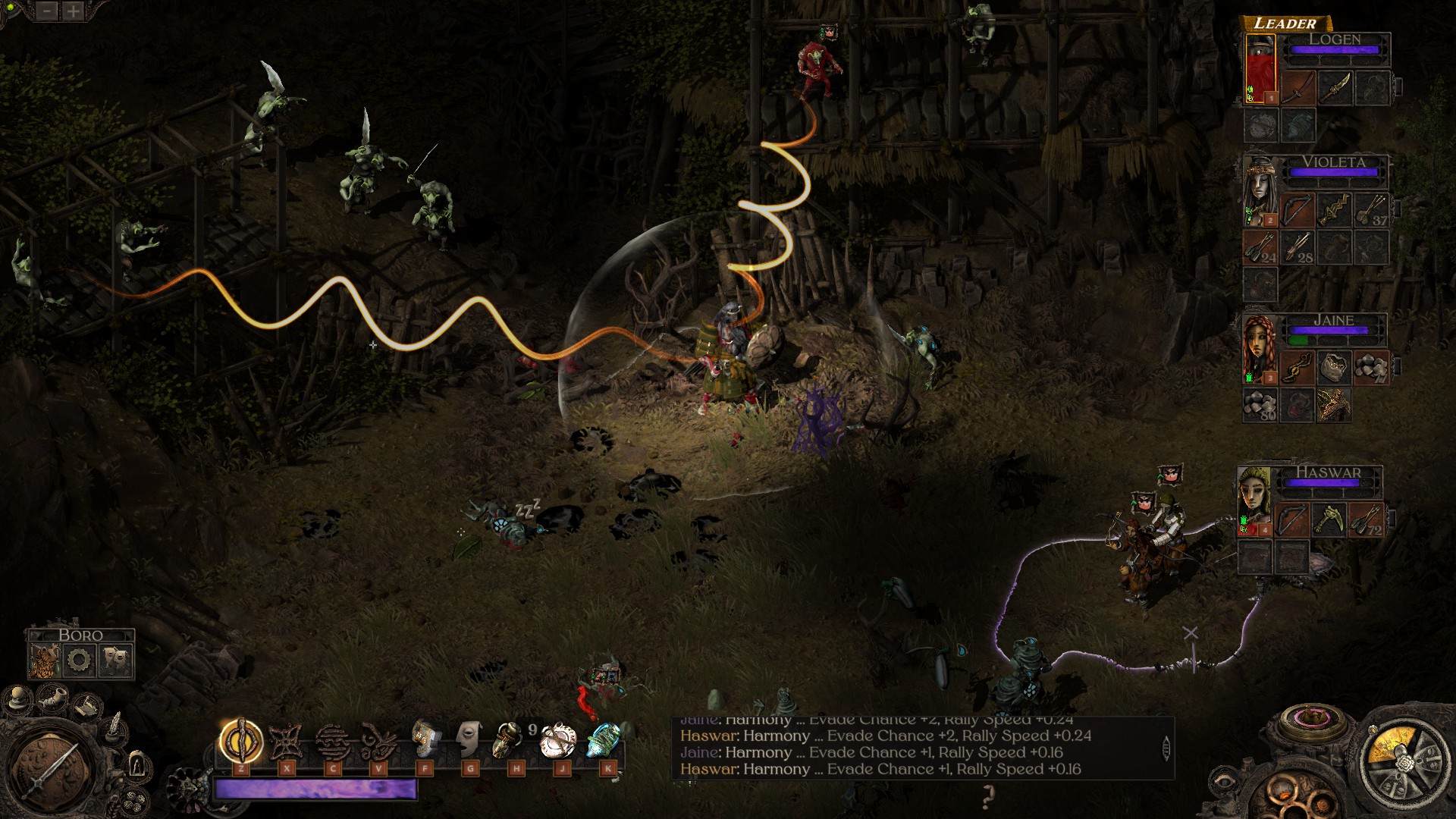Click the minus zoom button
Screen dimensions: 1456x819
47,11
